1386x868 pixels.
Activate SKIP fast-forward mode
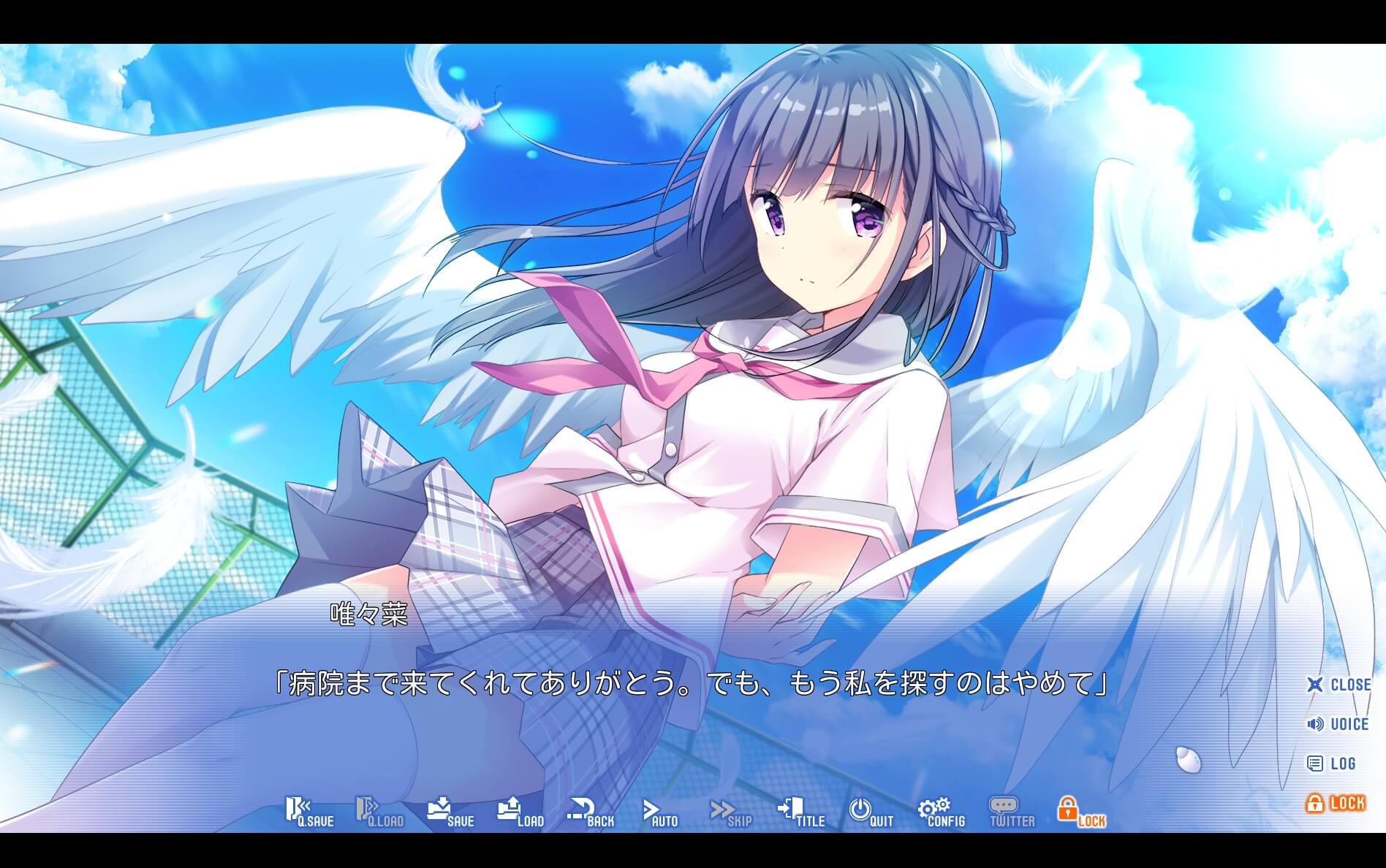(731, 811)
